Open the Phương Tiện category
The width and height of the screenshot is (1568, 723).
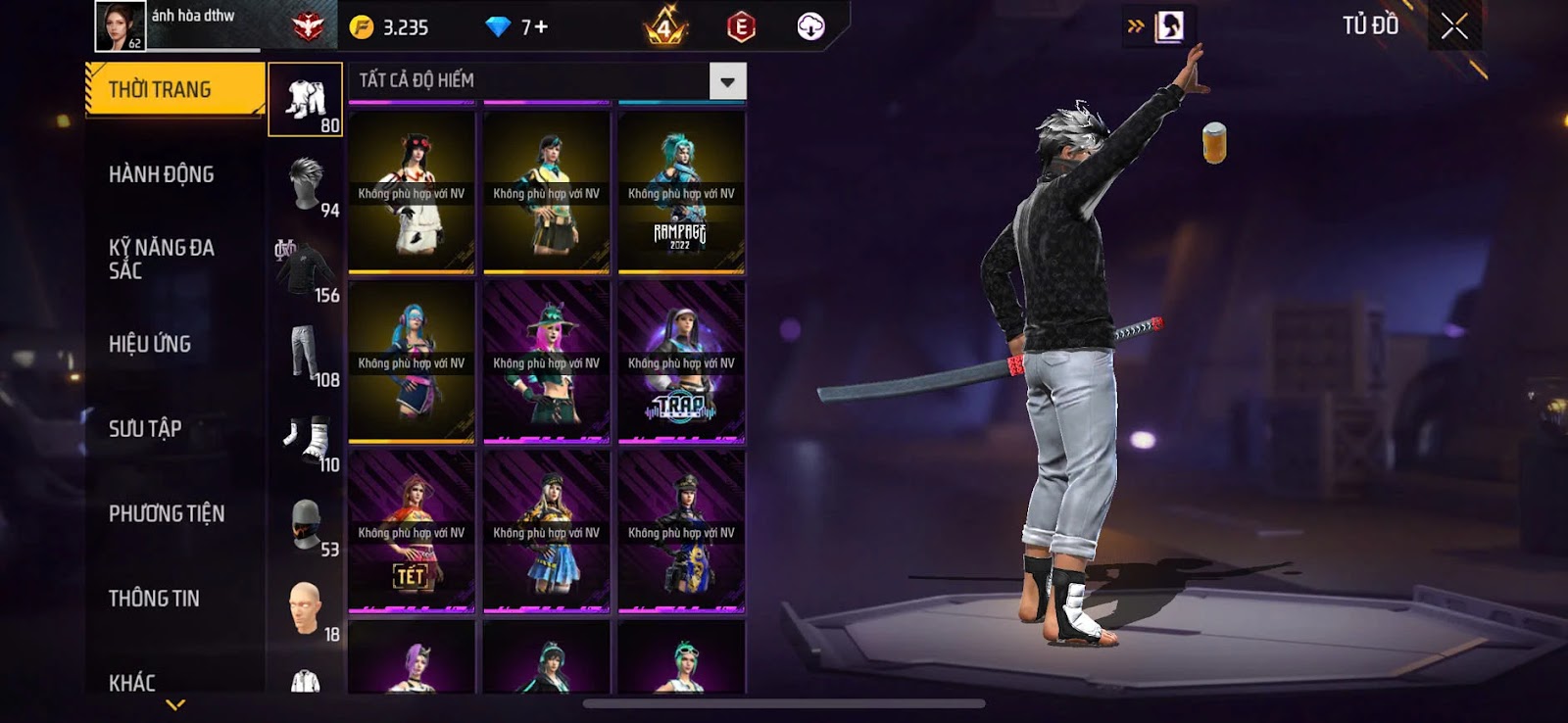point(167,513)
